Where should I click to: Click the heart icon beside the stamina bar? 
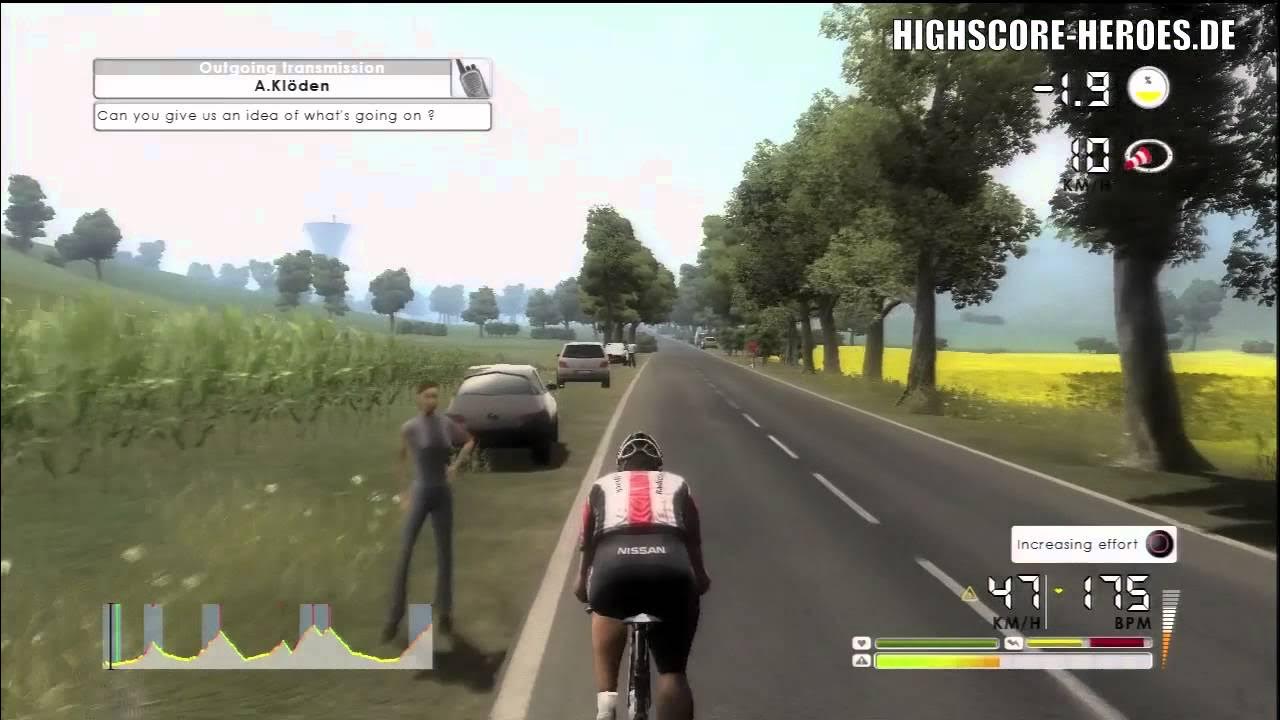(861, 643)
